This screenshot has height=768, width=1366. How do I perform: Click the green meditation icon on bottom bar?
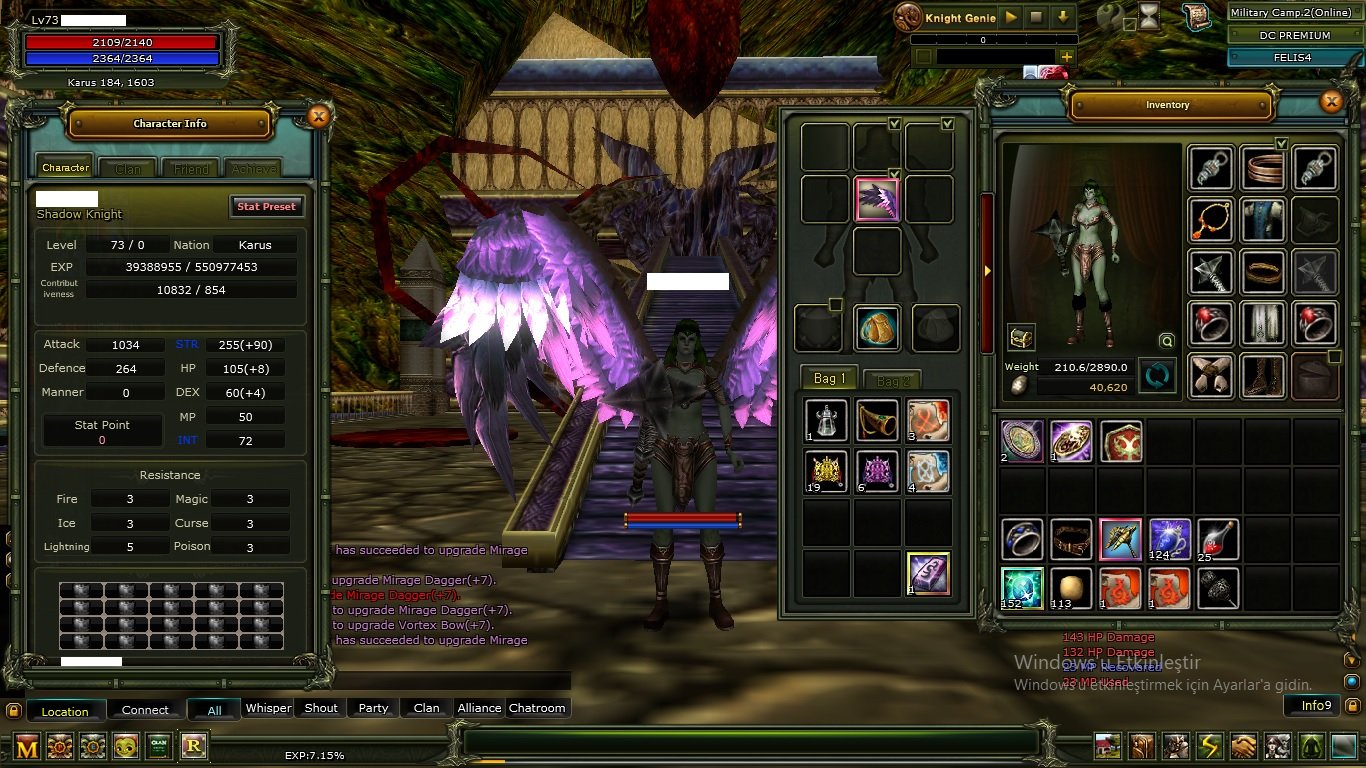[x=1312, y=745]
